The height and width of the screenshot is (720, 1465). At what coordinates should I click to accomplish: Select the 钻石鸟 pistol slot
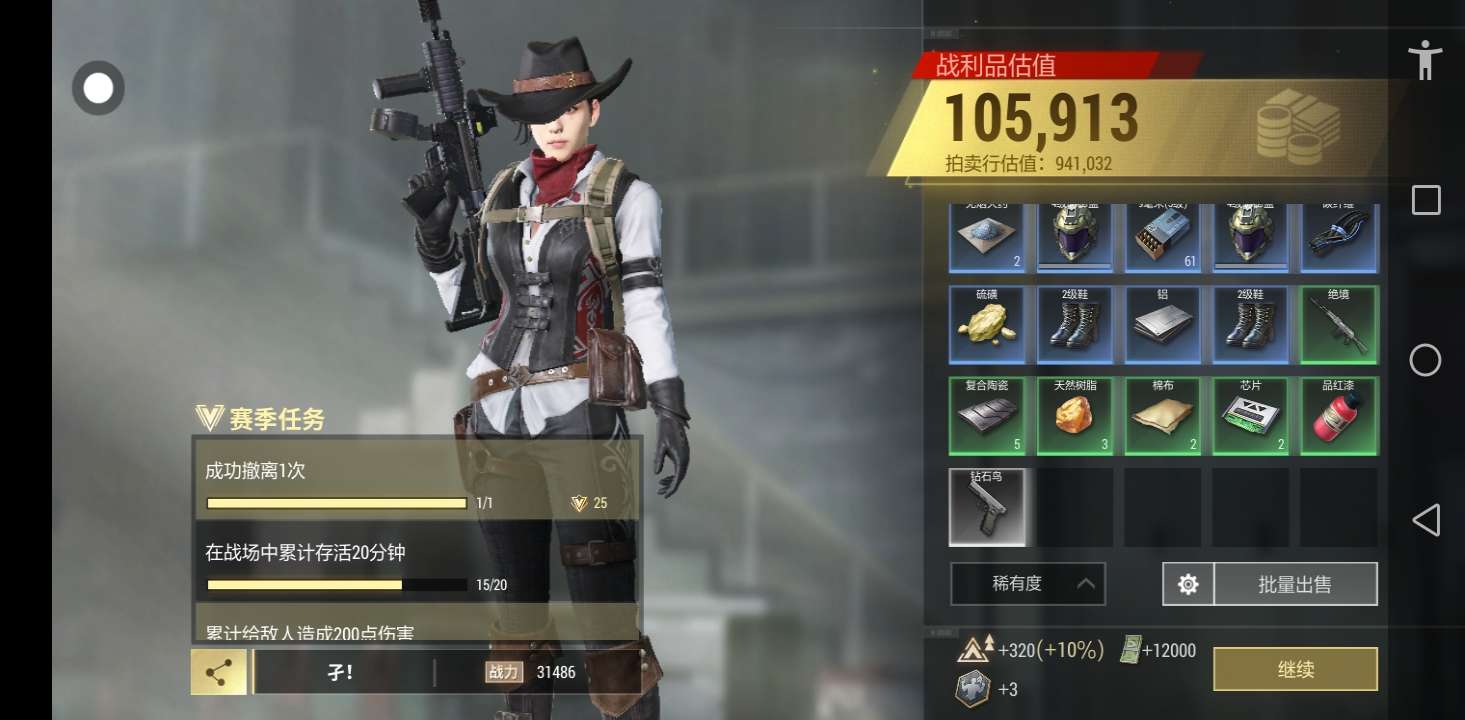tap(987, 507)
